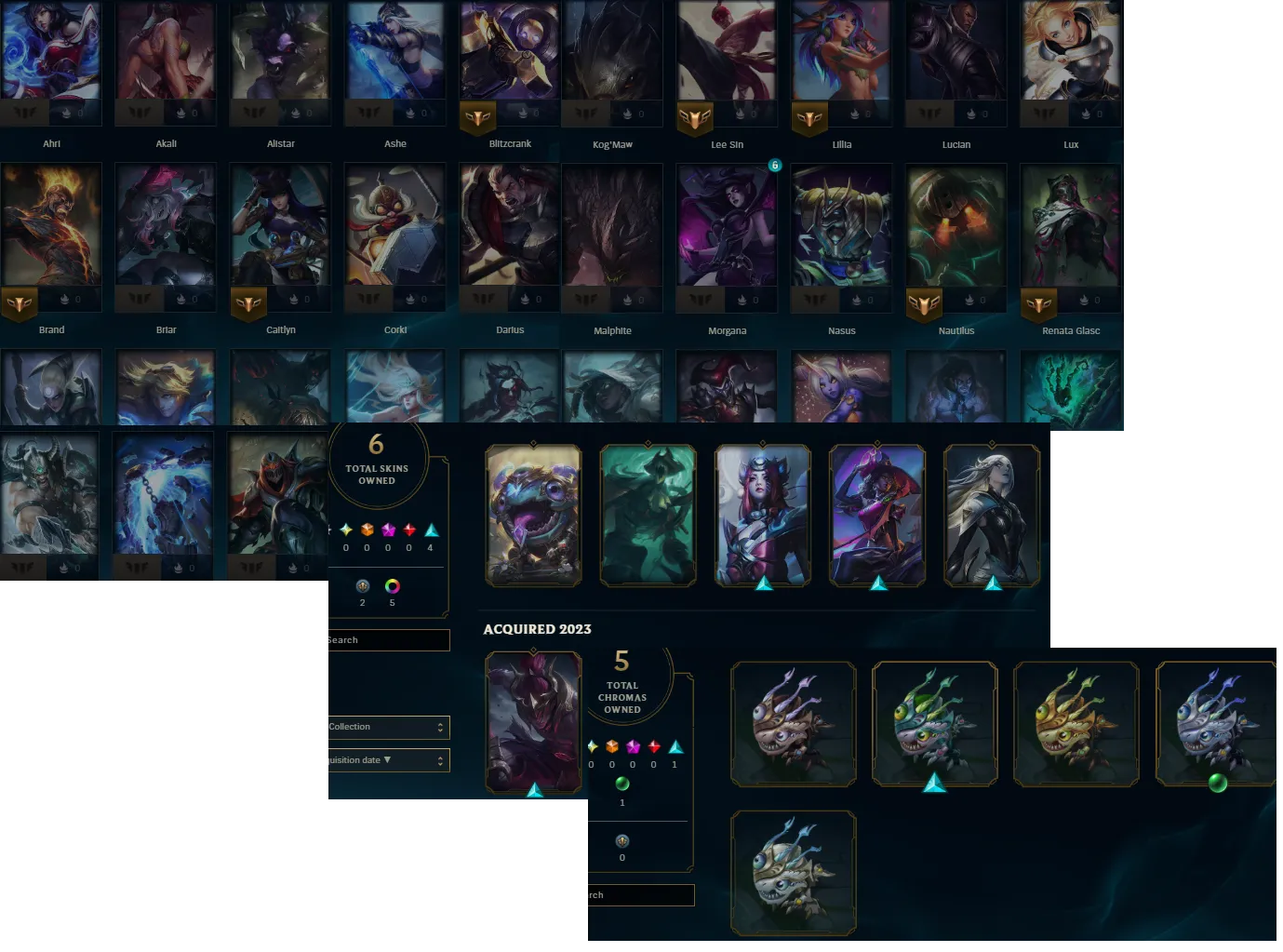Click the teal transcendent triangle rarity icon

pyautogui.click(x=430, y=530)
